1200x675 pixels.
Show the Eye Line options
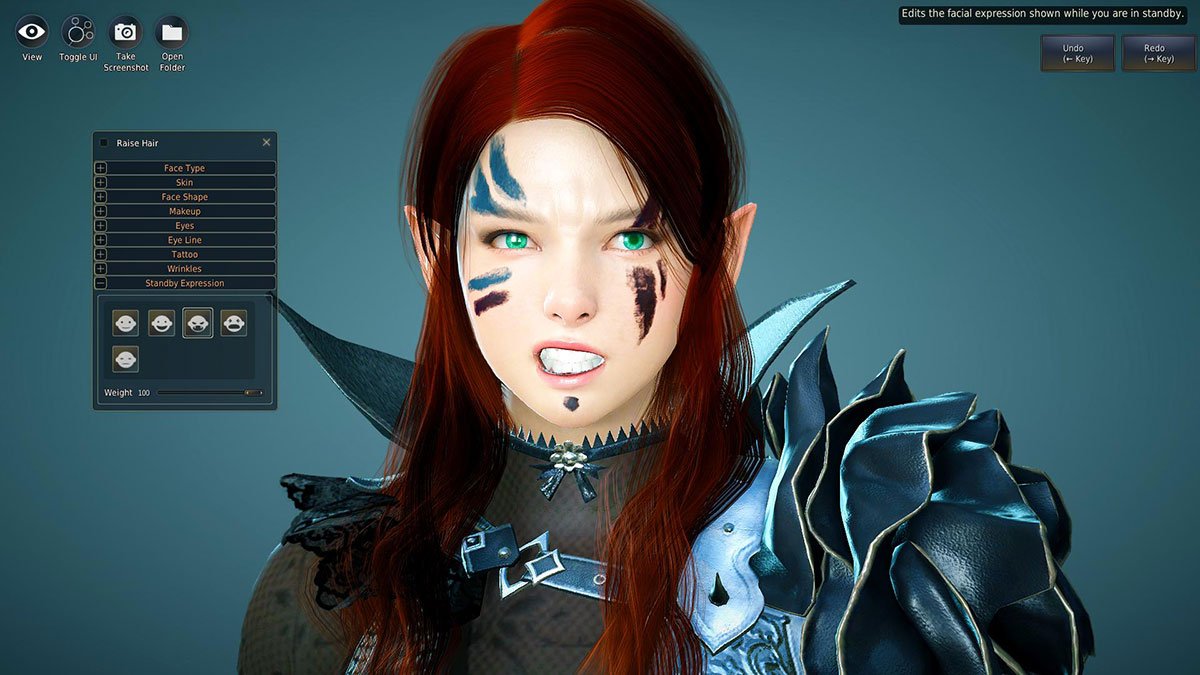click(184, 240)
